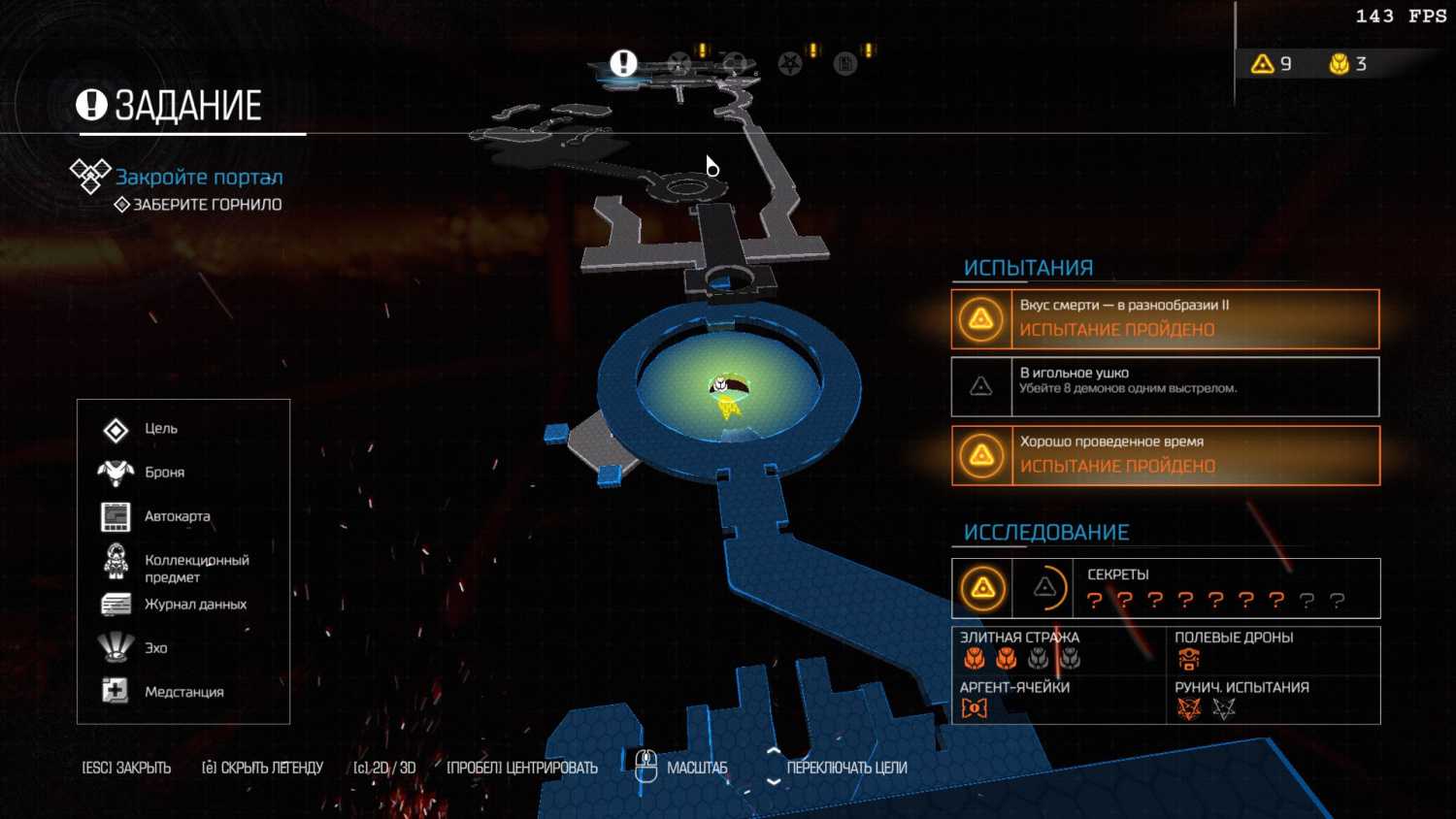
Task: Switch to the codex document tab
Action: [845, 64]
